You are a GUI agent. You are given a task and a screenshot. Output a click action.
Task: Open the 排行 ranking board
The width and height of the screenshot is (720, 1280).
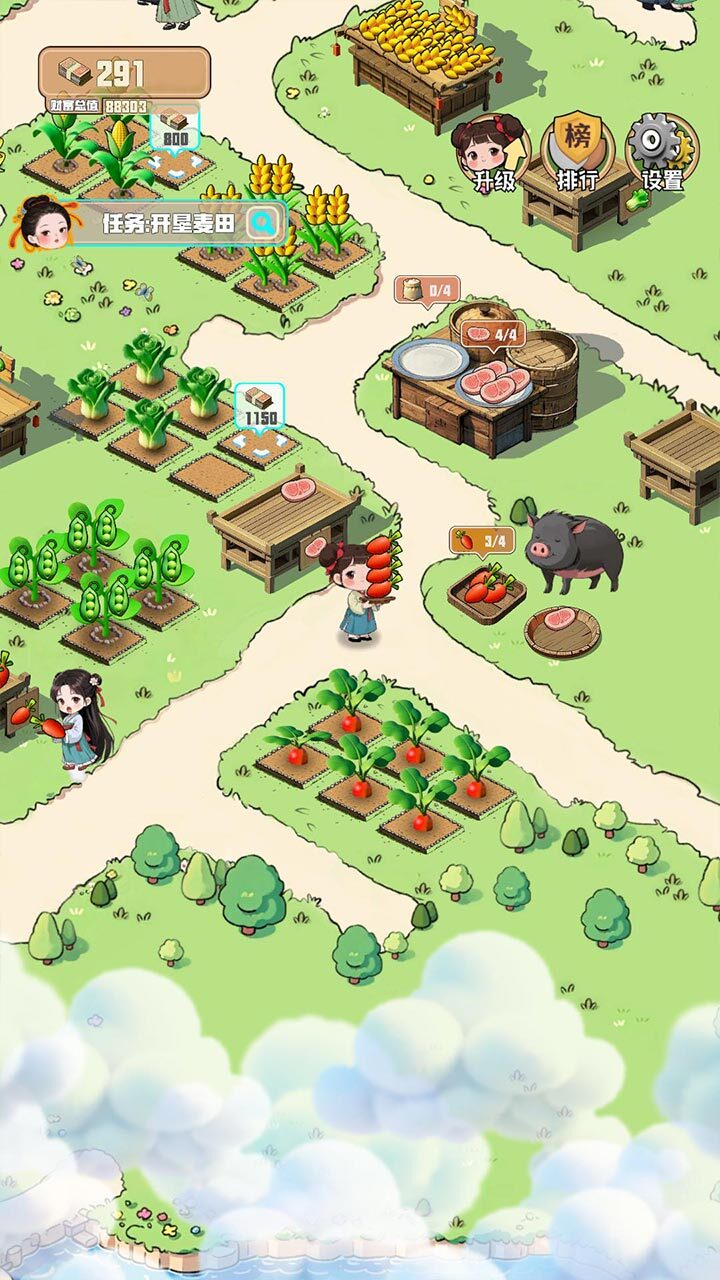pyautogui.click(x=578, y=153)
